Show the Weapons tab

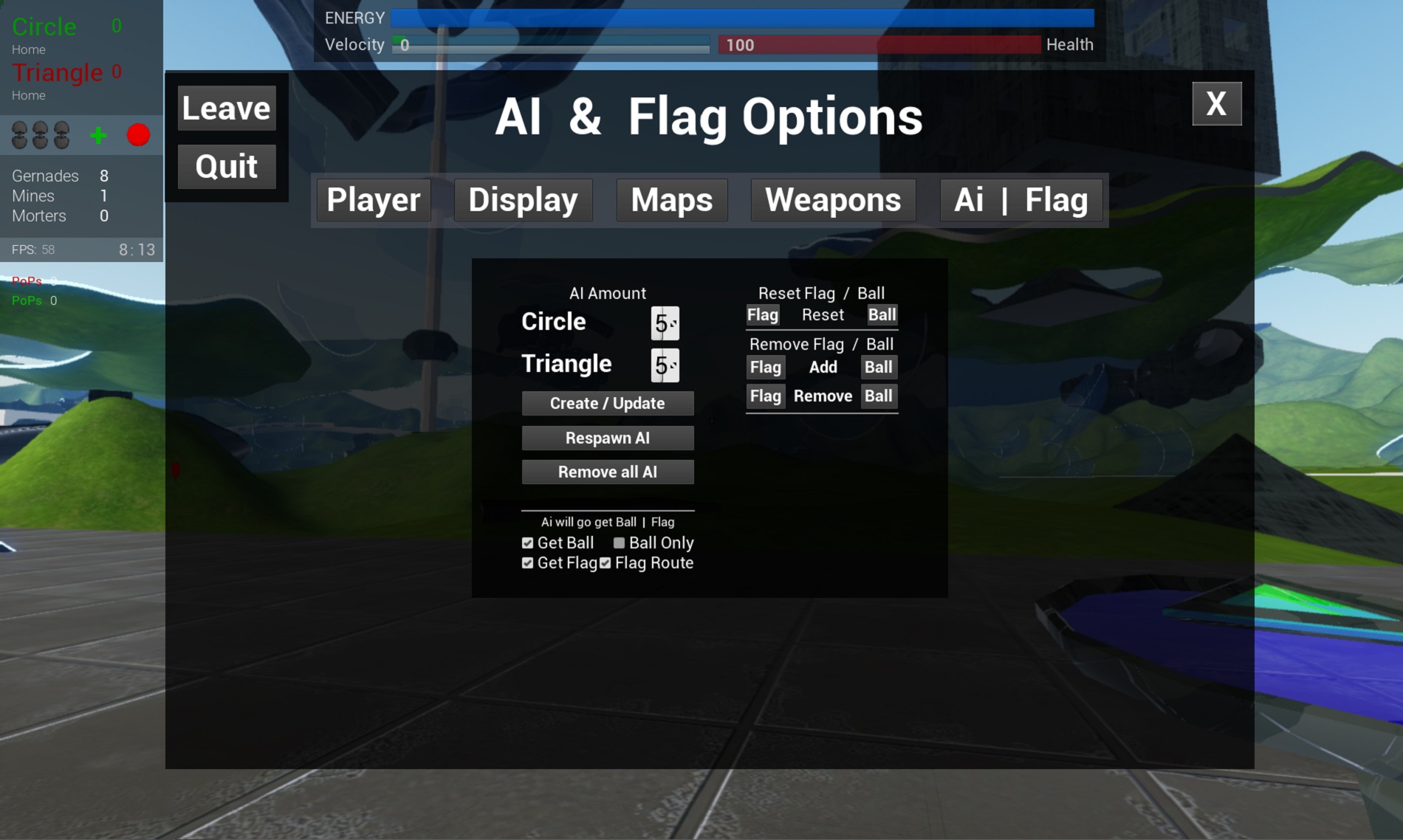tap(833, 200)
